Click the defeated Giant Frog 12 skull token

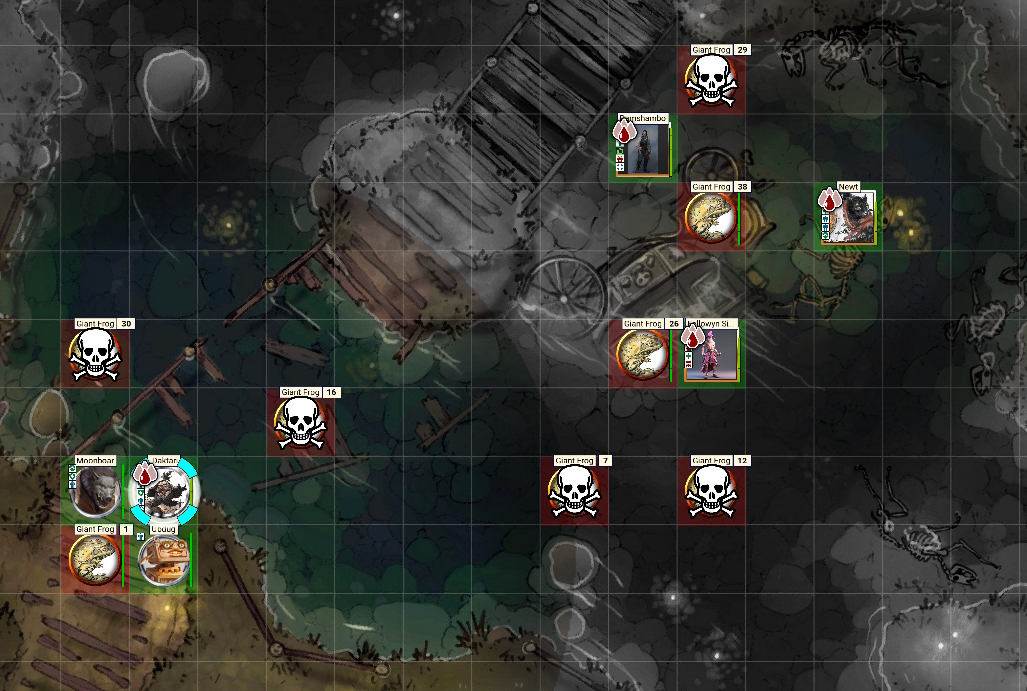711,492
